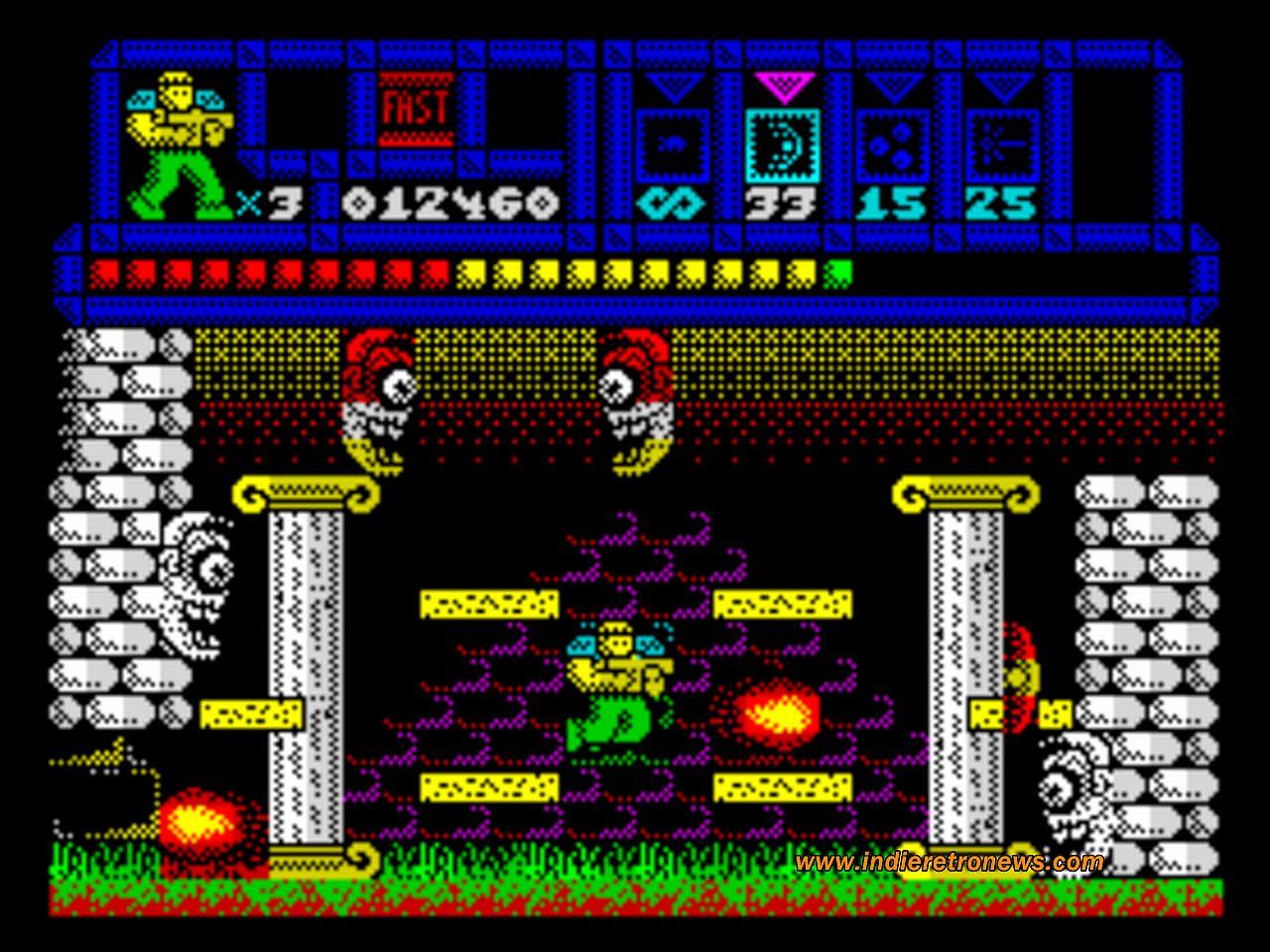Click the red FAST status indicator
This screenshot has width=1270, height=952.
click(417, 109)
